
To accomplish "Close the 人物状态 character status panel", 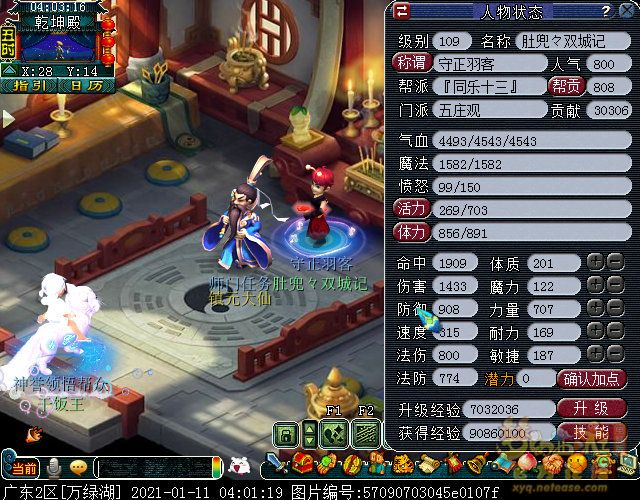I will pyautogui.click(x=626, y=12).
